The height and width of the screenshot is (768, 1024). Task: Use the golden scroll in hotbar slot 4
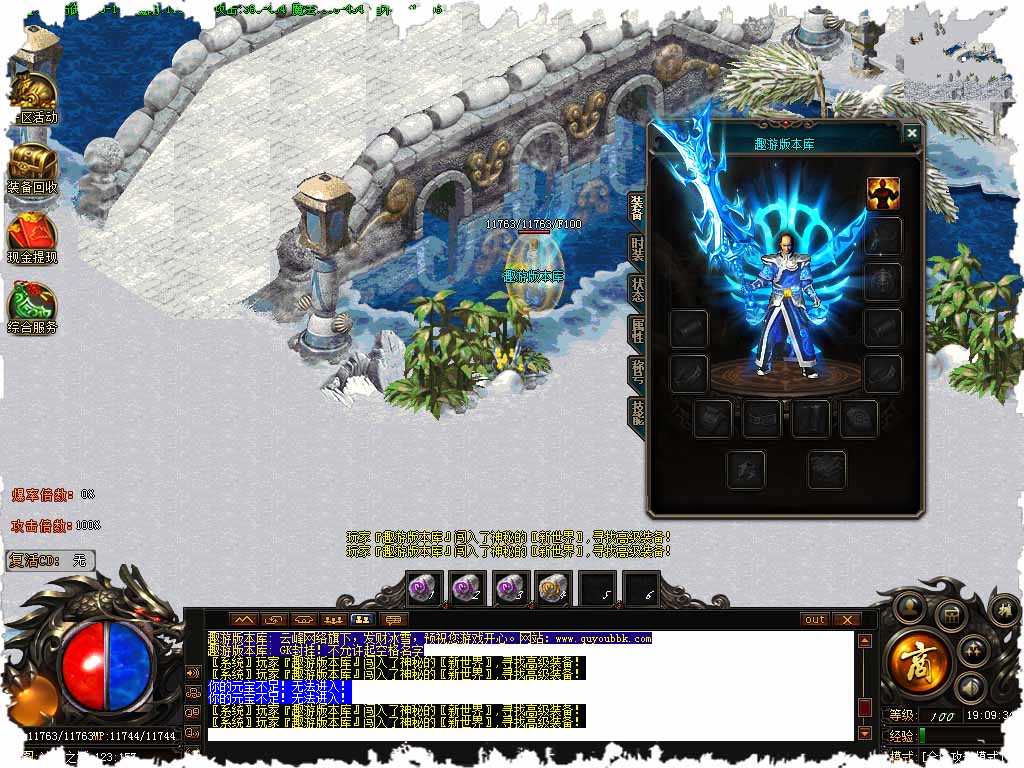coord(553,589)
